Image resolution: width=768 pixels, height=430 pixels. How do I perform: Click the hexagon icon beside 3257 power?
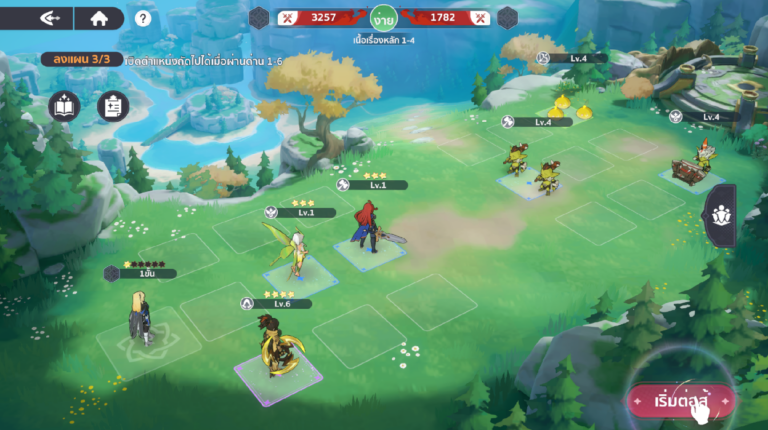click(260, 17)
